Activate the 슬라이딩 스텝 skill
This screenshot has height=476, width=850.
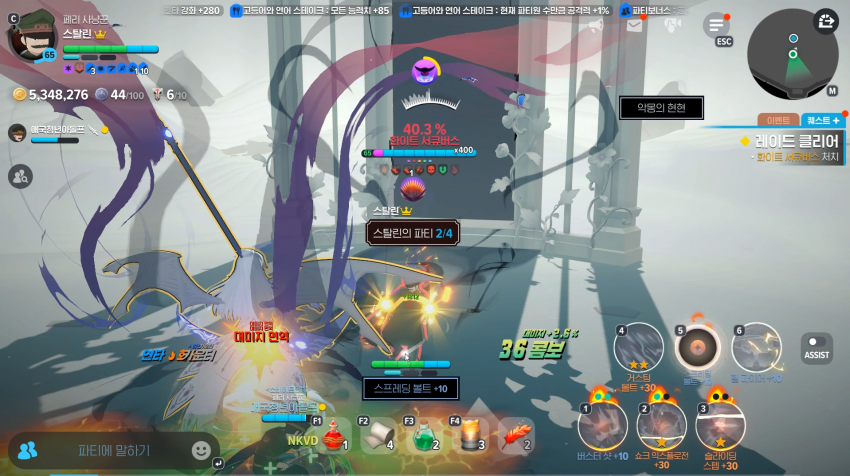(x=720, y=425)
